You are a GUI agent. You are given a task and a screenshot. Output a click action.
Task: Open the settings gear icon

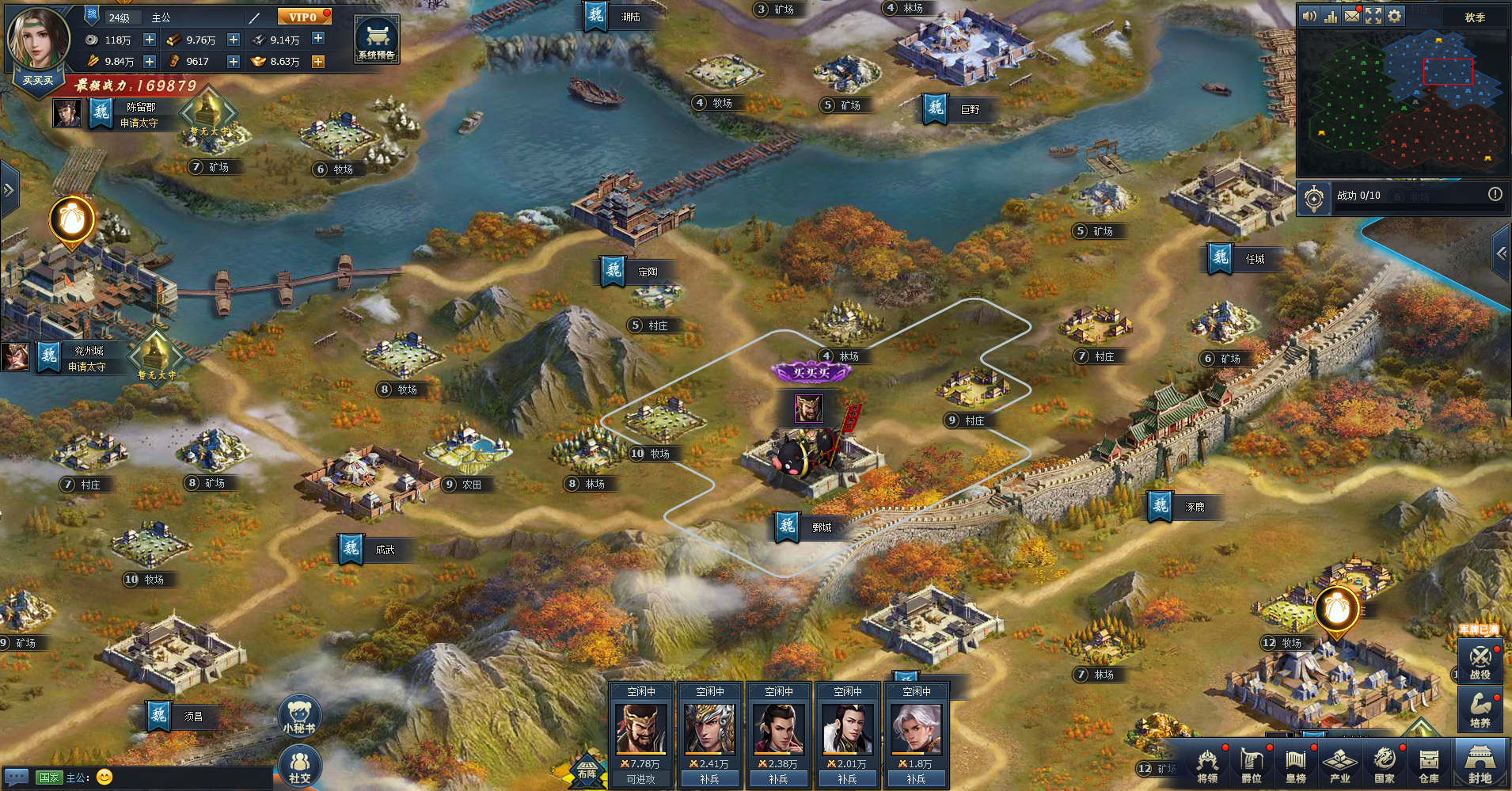[x=1394, y=16]
